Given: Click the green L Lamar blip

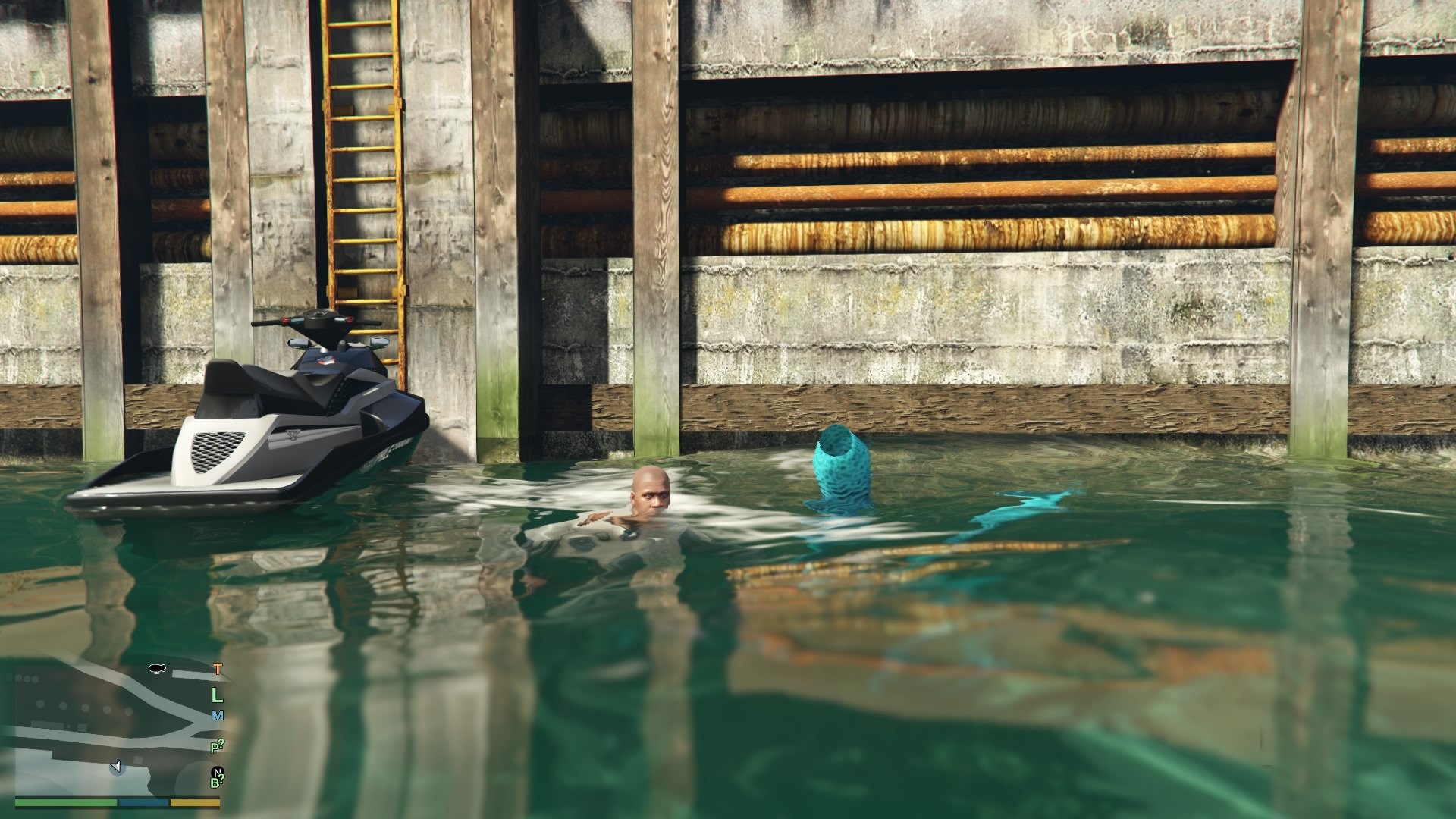Looking at the screenshot, I should (217, 695).
